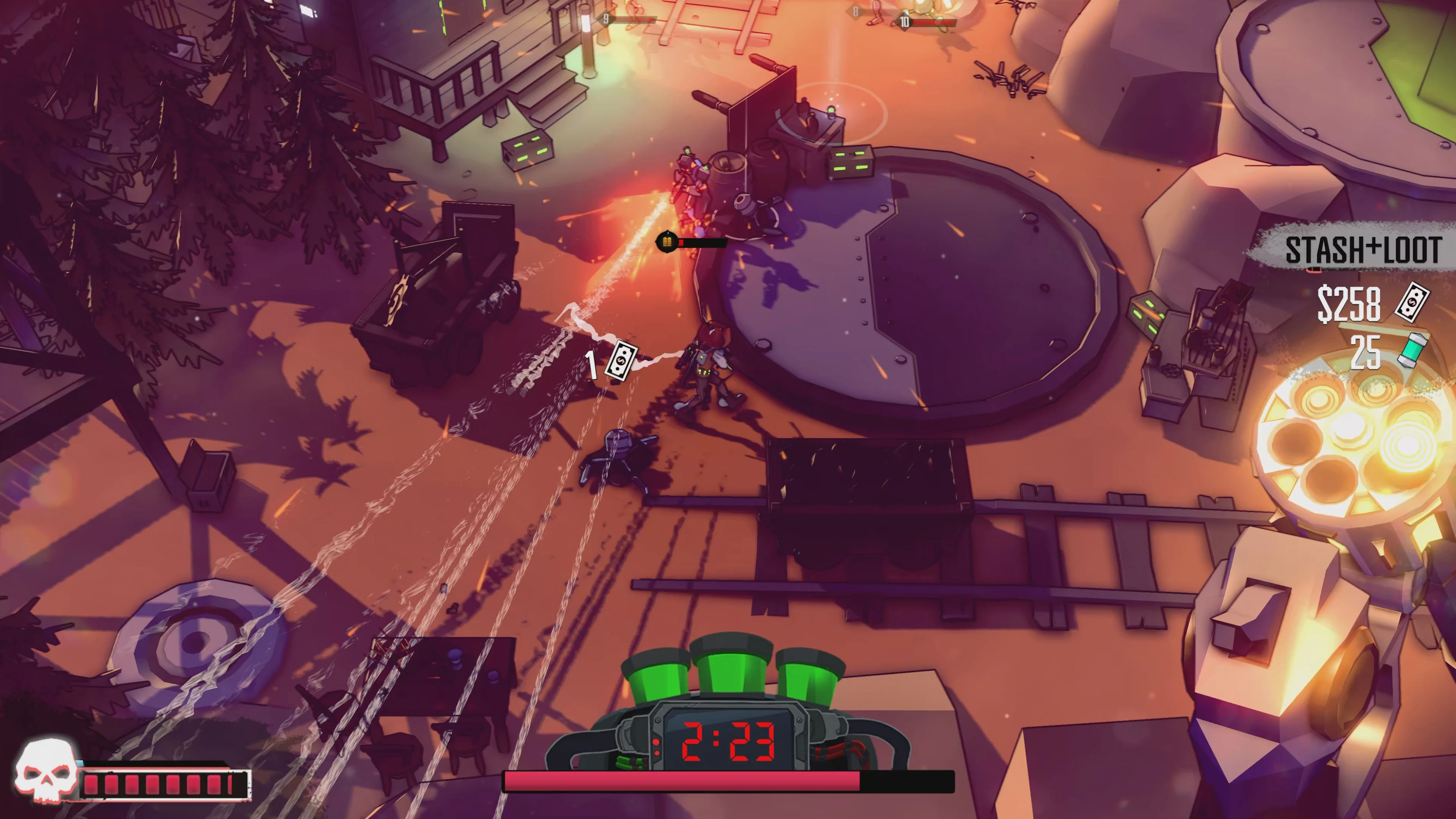Click the enemy marker labeled 8 near the top

pyautogui.click(x=856, y=11)
